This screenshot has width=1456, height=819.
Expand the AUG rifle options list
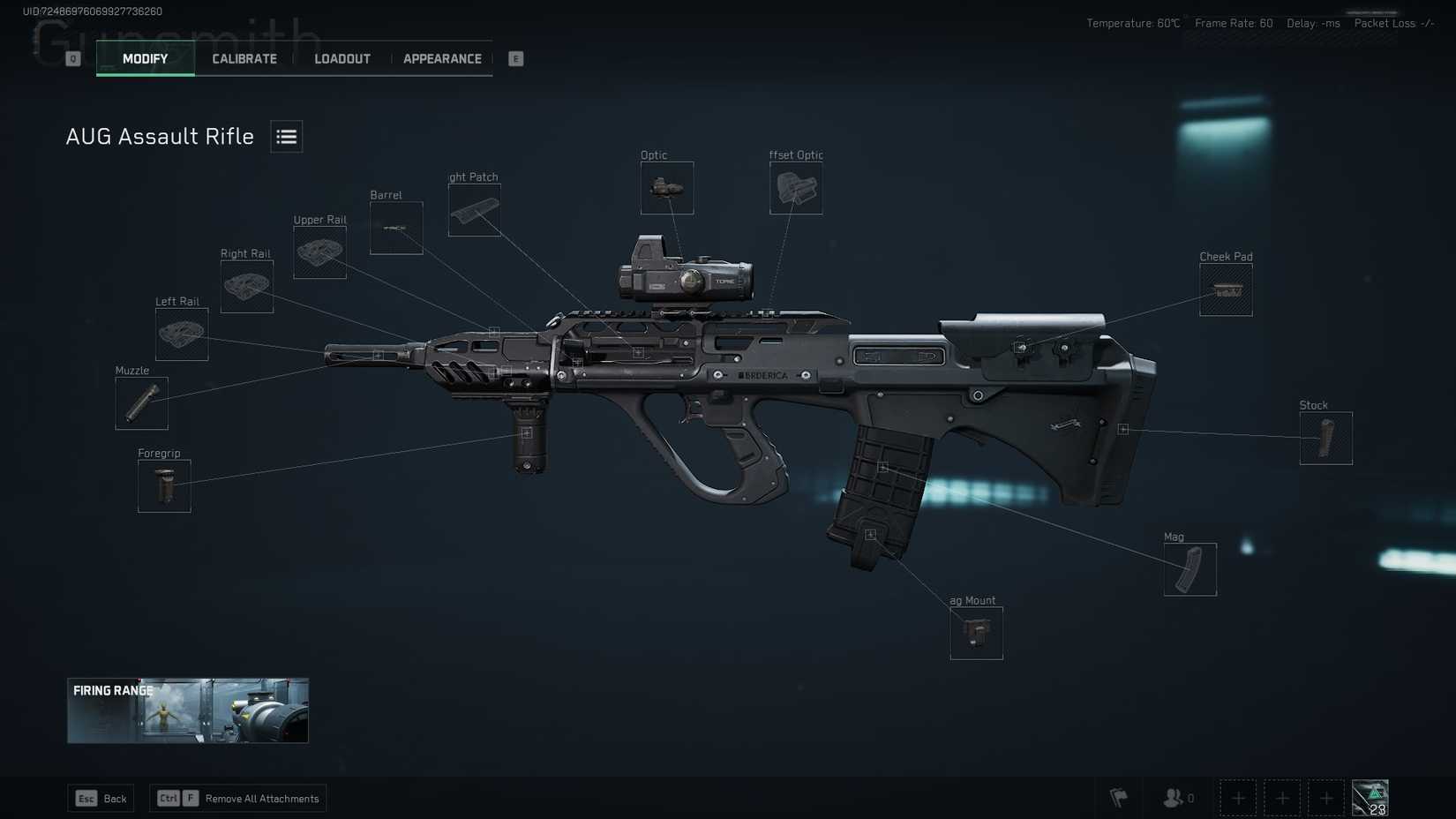click(x=286, y=136)
